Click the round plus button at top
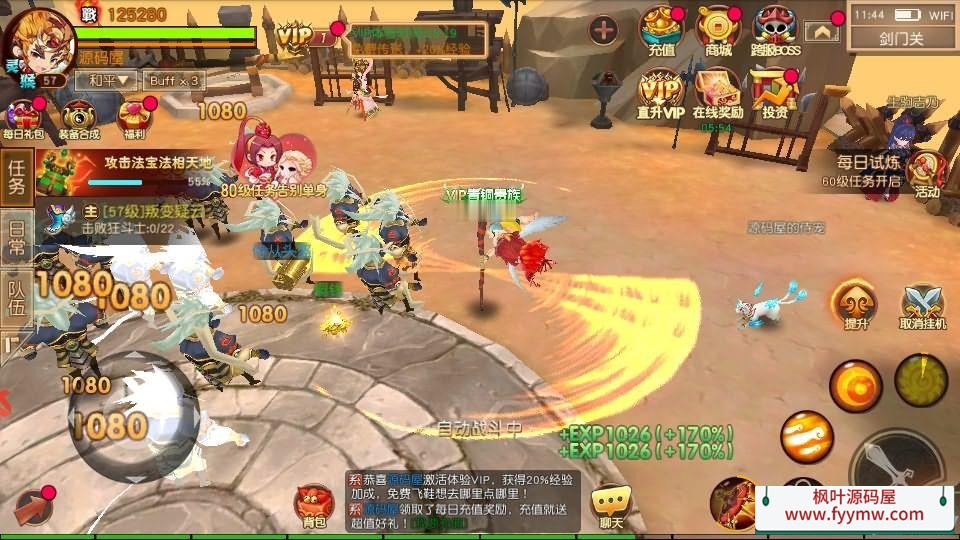 pyautogui.click(x=603, y=30)
